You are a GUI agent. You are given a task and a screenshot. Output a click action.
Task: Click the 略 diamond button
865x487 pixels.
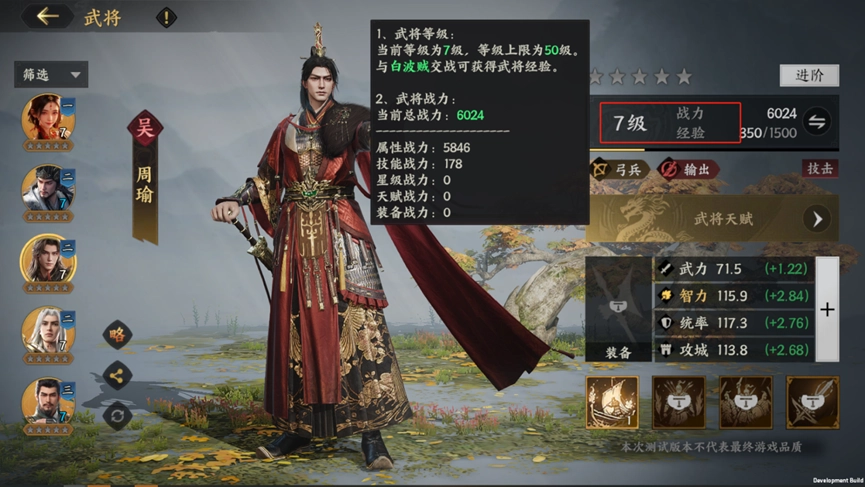click(x=118, y=335)
